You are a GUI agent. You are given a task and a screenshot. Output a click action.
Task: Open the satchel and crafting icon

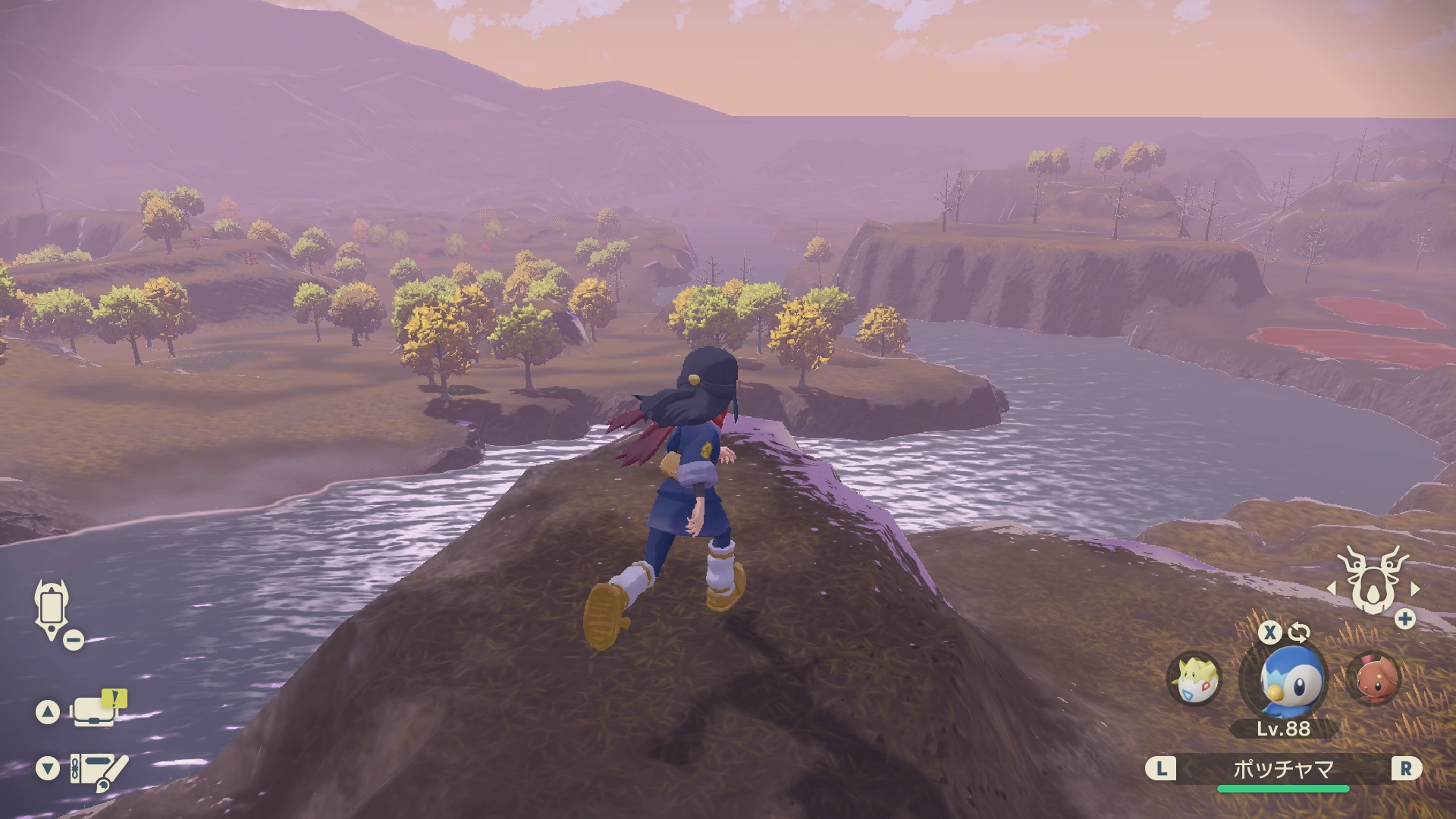98,770
